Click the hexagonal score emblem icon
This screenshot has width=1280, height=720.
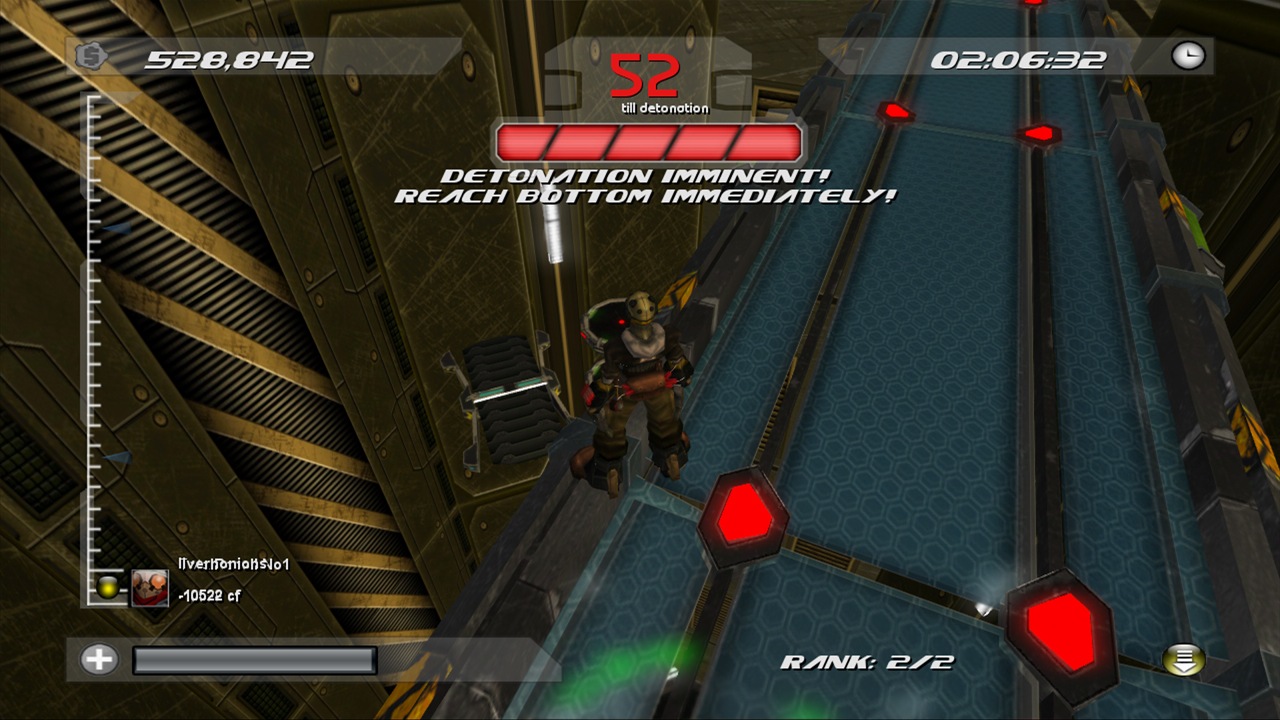(90, 57)
